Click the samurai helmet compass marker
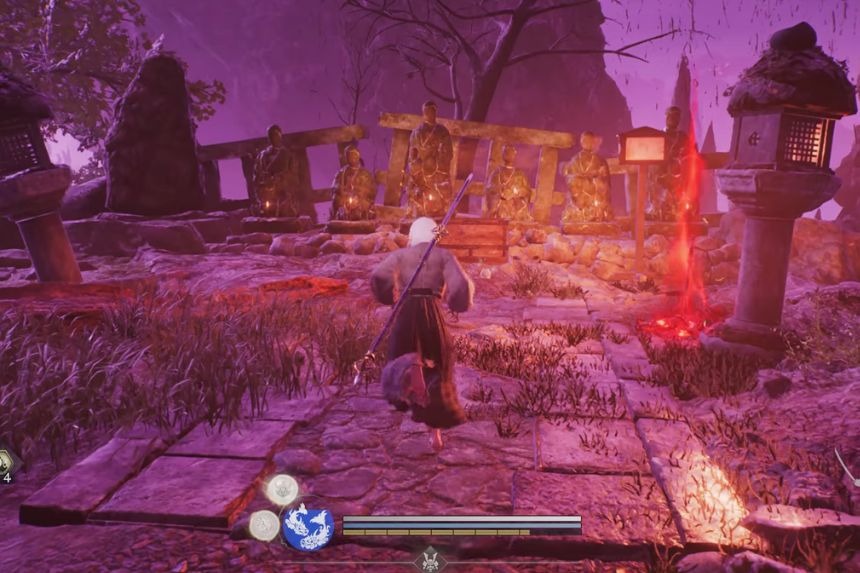 (433, 560)
